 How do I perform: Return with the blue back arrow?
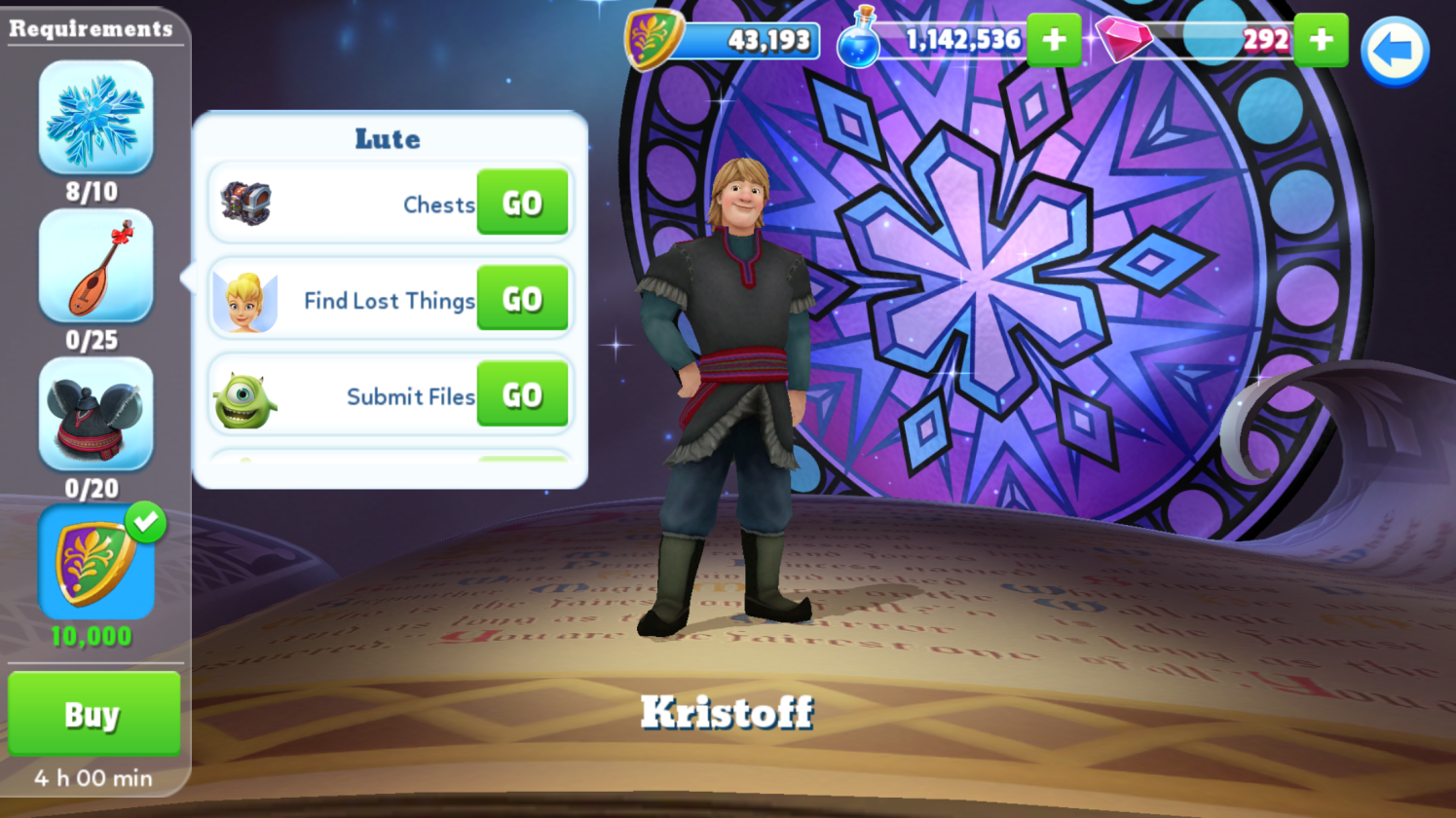click(x=1394, y=52)
